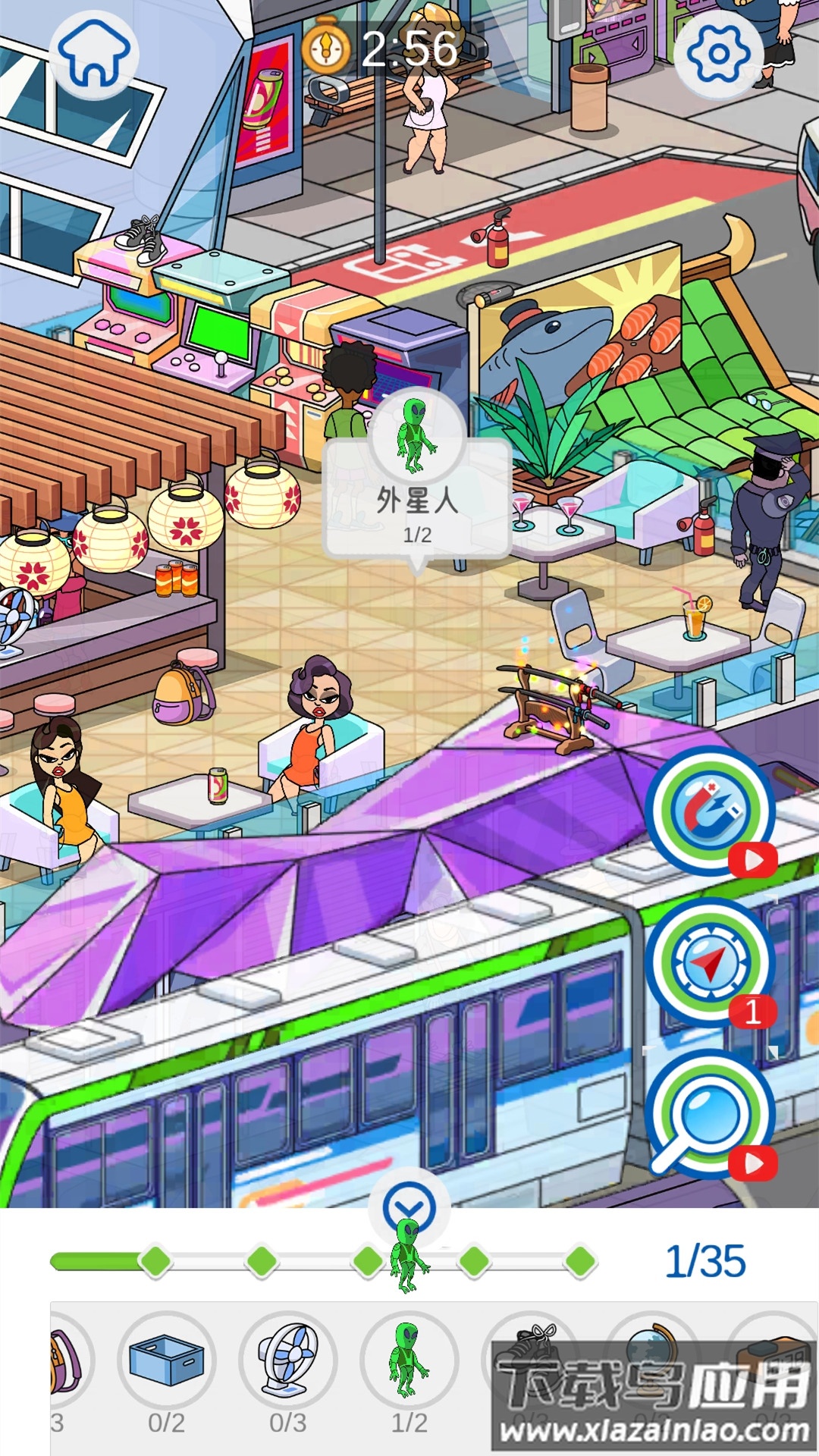Select the green alien item slot
819x1456 pixels.
coord(409,1361)
